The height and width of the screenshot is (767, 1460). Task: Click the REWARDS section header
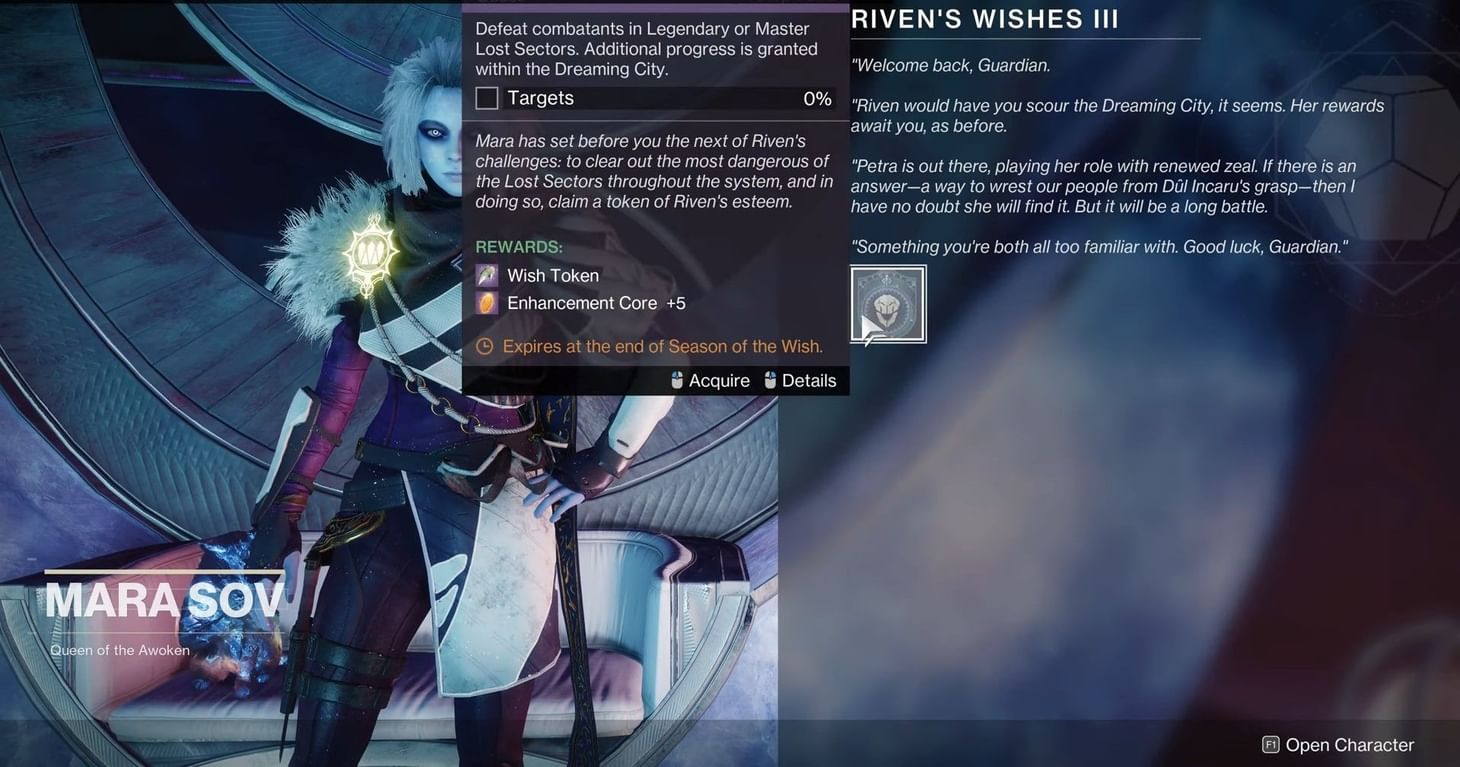[518, 246]
